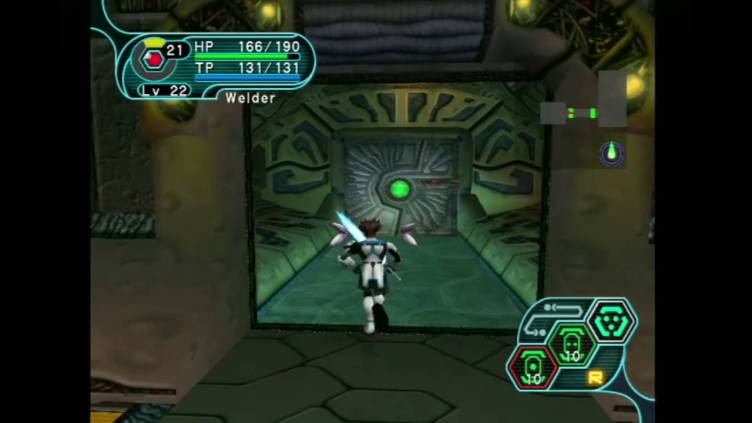Open the area minimap
This screenshot has height=423, width=752.
583,112
